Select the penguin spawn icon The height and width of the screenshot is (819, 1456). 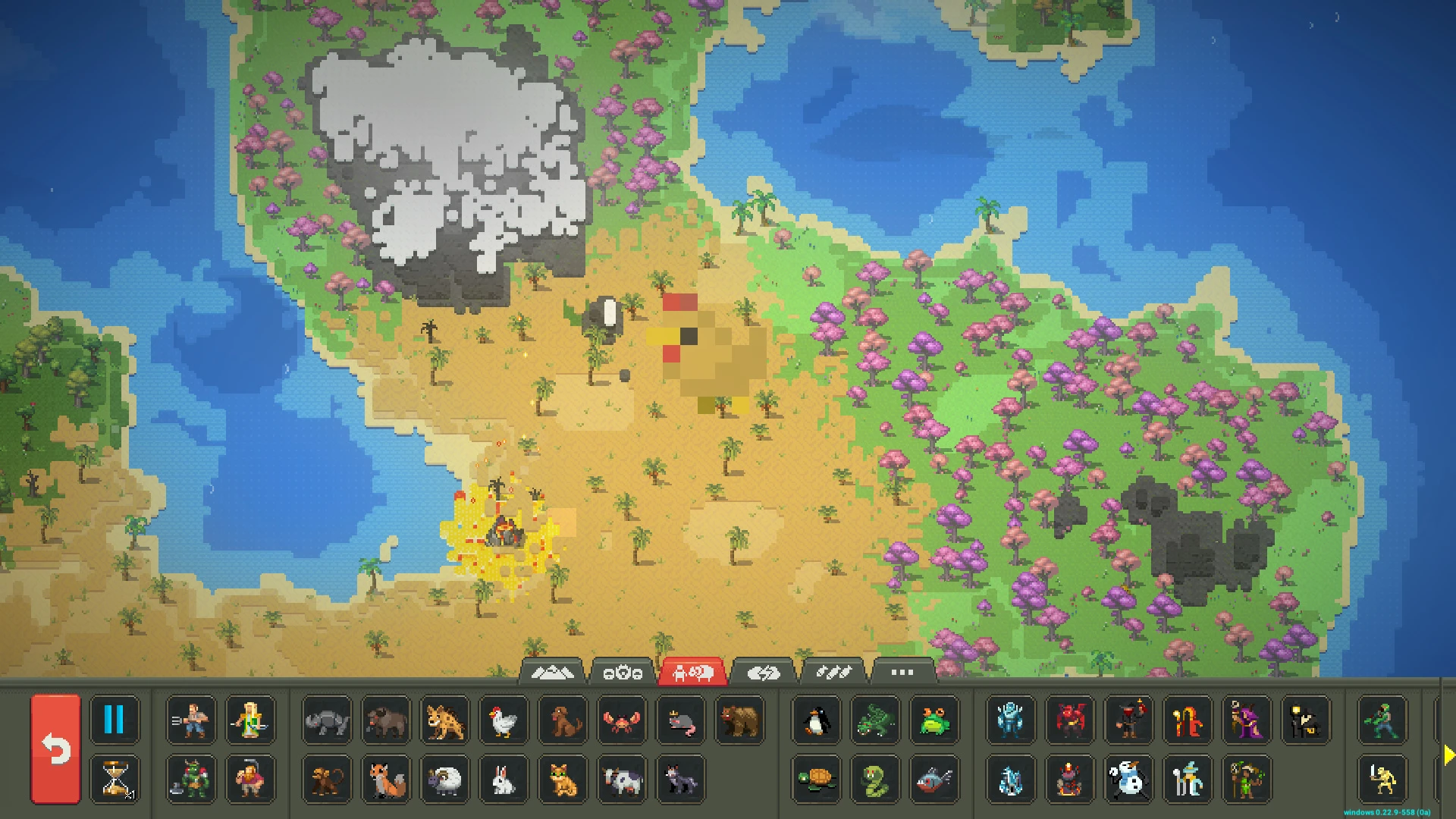click(817, 721)
